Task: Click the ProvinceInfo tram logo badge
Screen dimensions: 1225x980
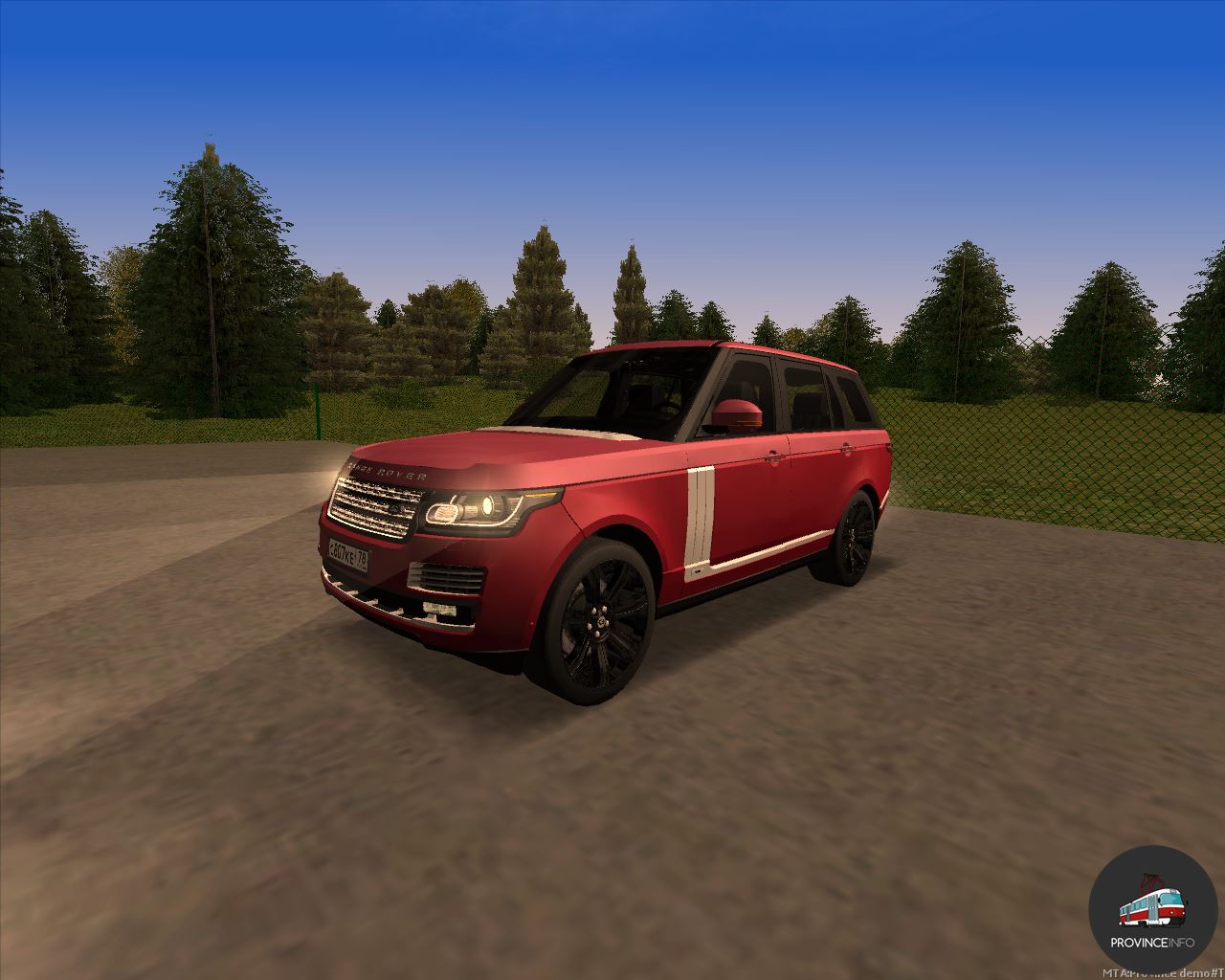Action: 1151,910
